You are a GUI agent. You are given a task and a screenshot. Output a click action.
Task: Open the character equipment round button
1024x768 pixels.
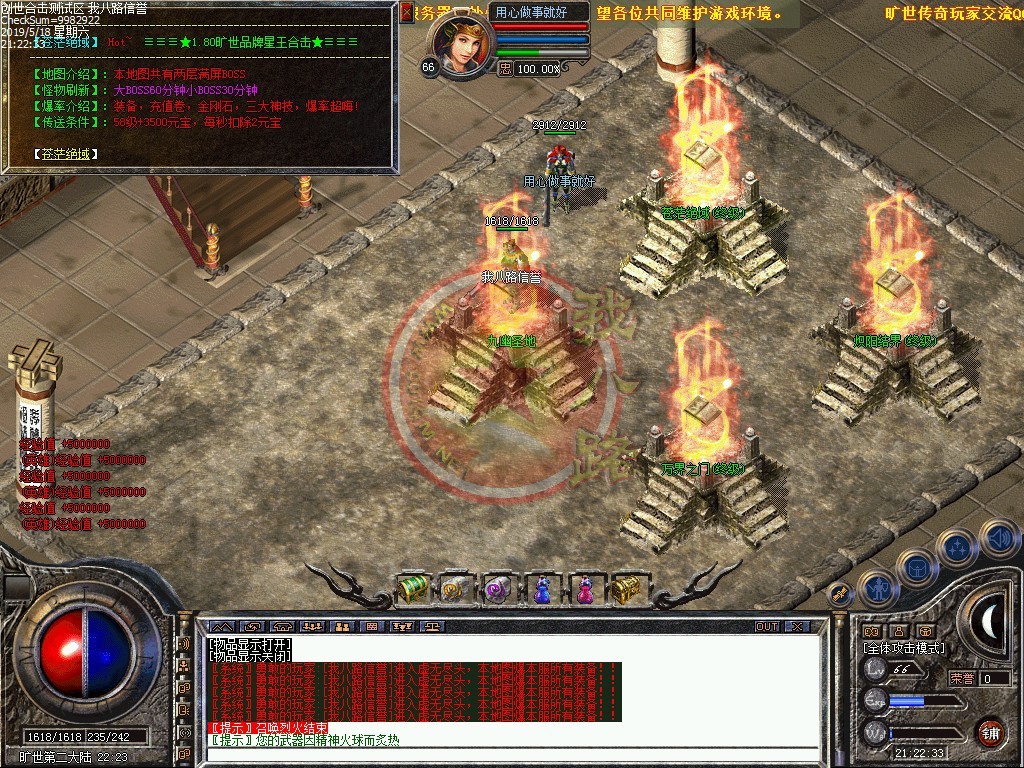click(877, 590)
